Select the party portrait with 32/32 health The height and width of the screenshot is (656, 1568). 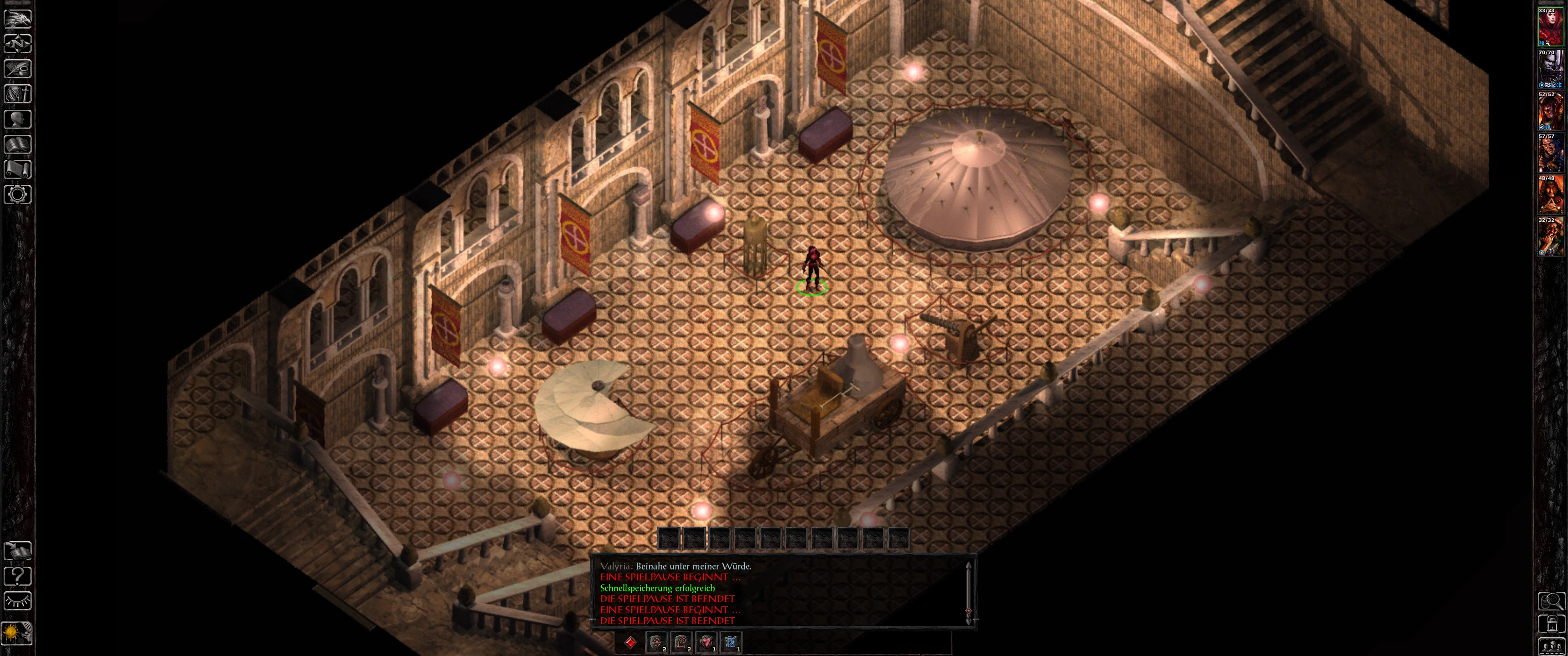point(1550,237)
